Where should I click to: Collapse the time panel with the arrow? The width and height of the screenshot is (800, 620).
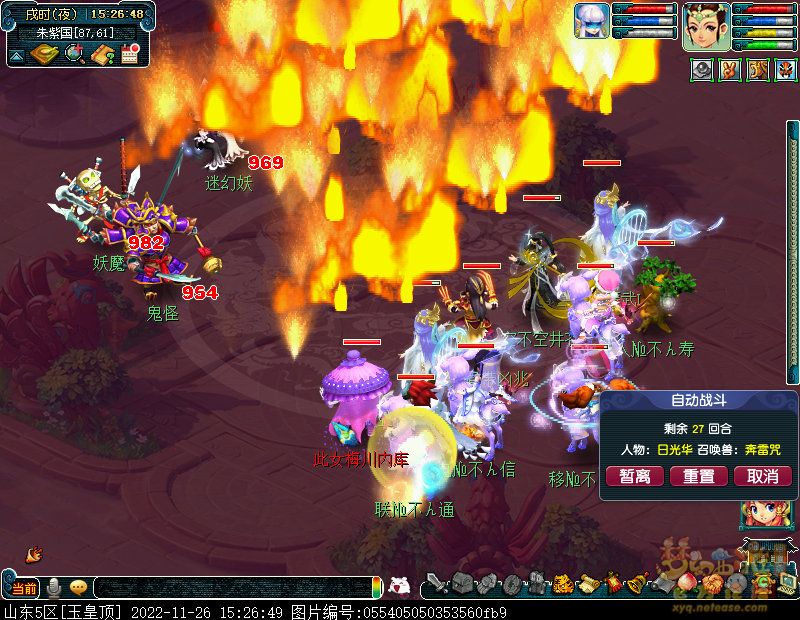coord(17,55)
